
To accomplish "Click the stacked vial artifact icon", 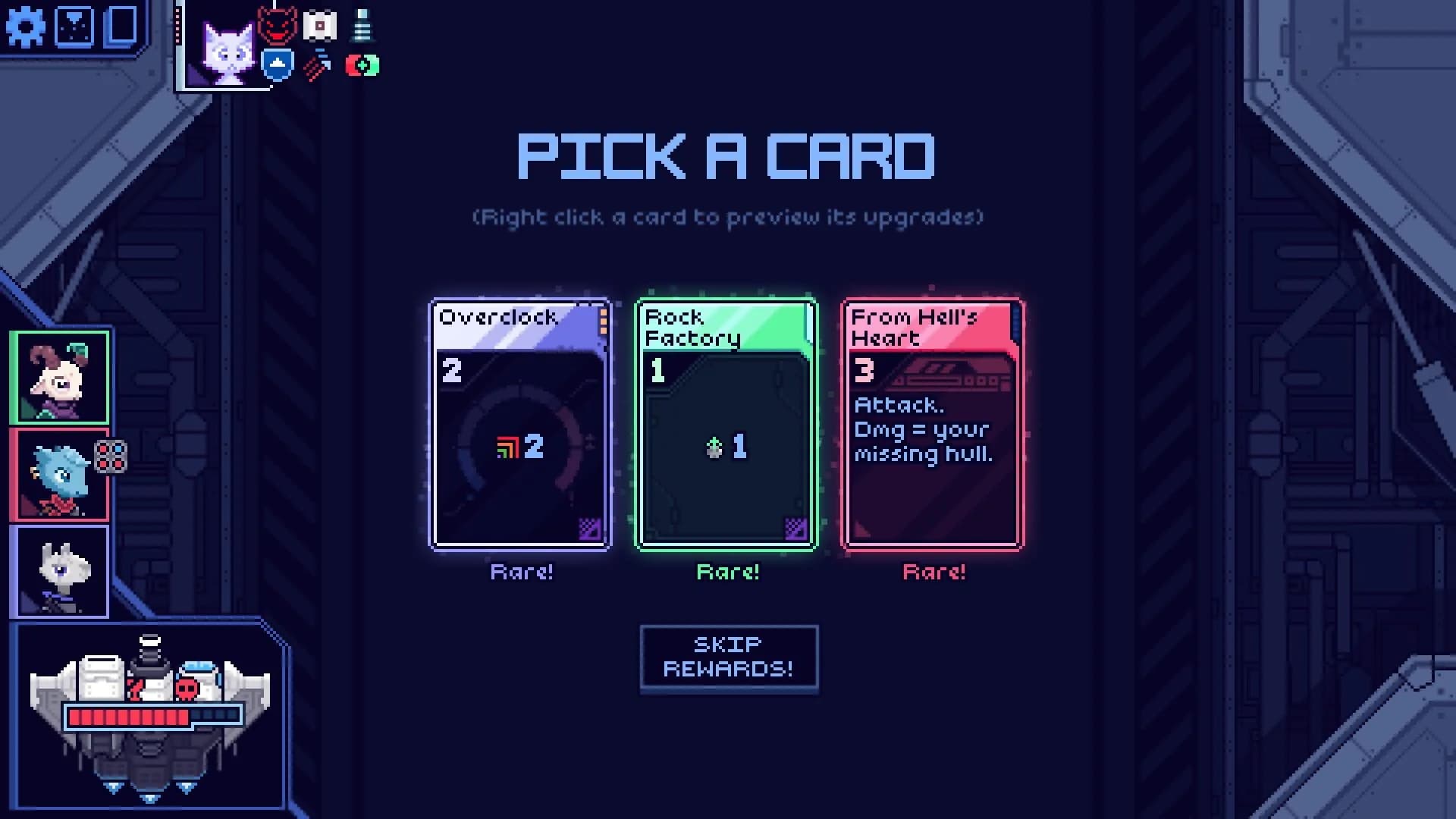I will [x=362, y=25].
